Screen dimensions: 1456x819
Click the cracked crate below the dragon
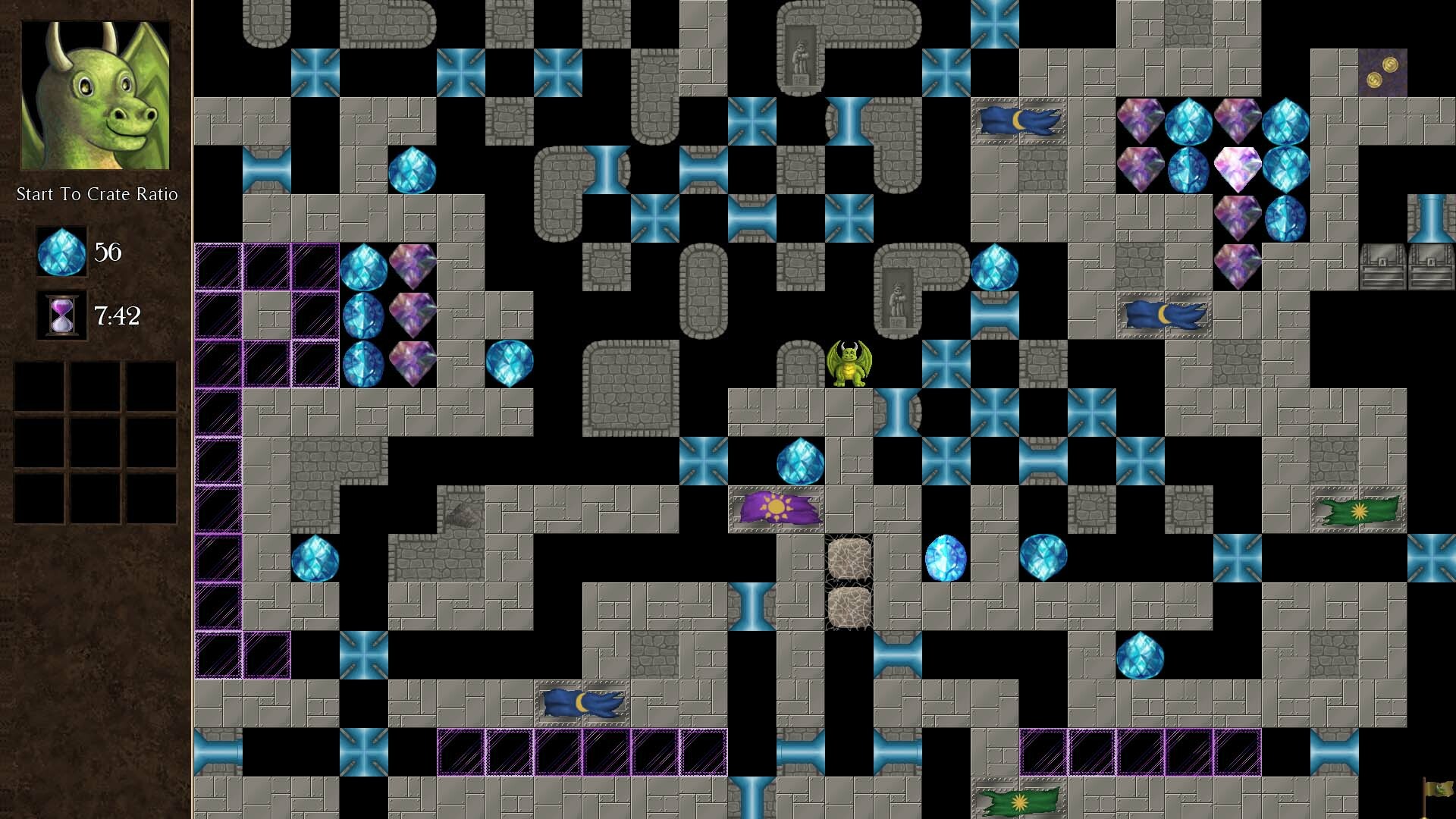coord(849,560)
